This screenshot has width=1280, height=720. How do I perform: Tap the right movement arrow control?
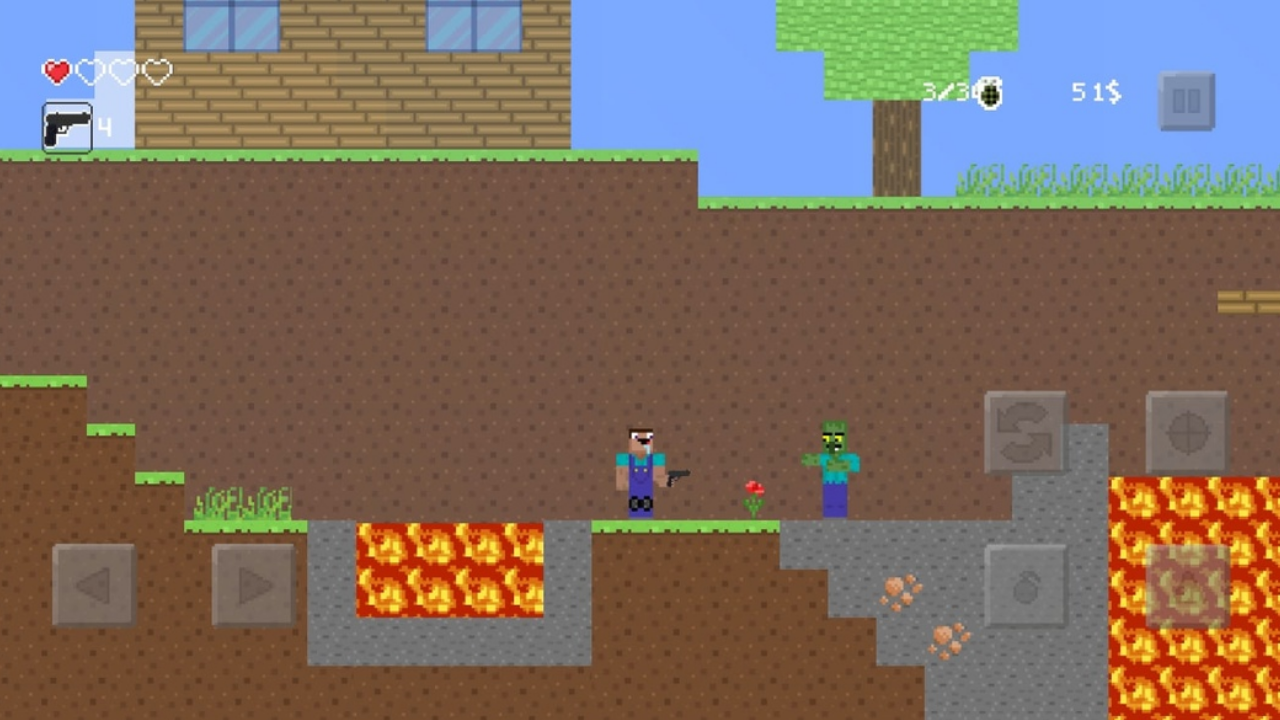[253, 585]
